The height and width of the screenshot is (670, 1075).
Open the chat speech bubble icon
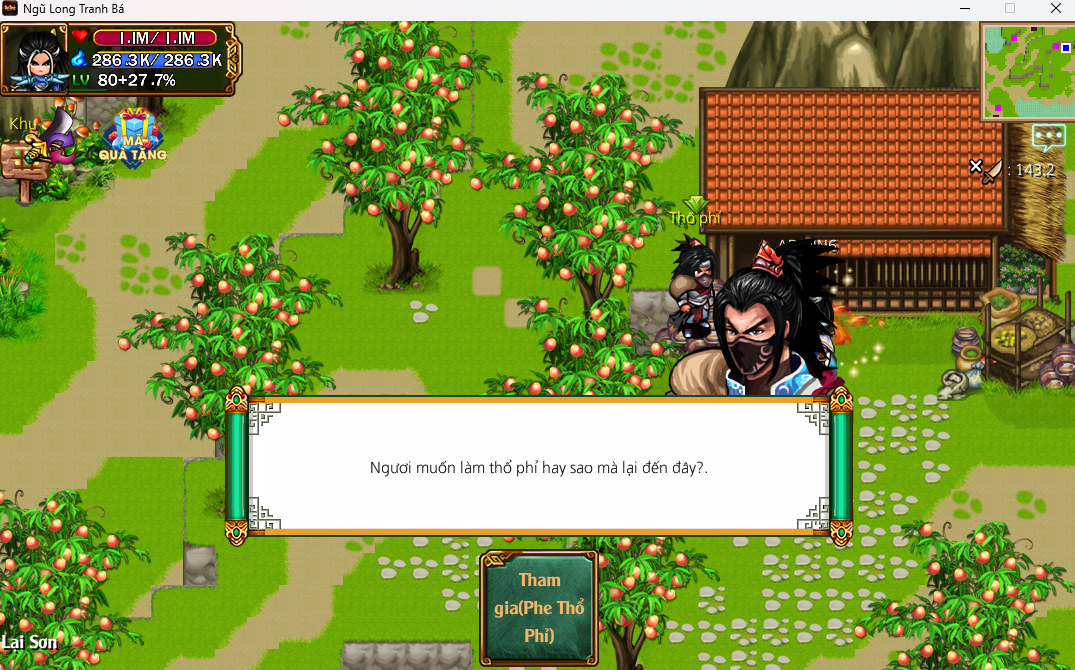[x=1048, y=136]
